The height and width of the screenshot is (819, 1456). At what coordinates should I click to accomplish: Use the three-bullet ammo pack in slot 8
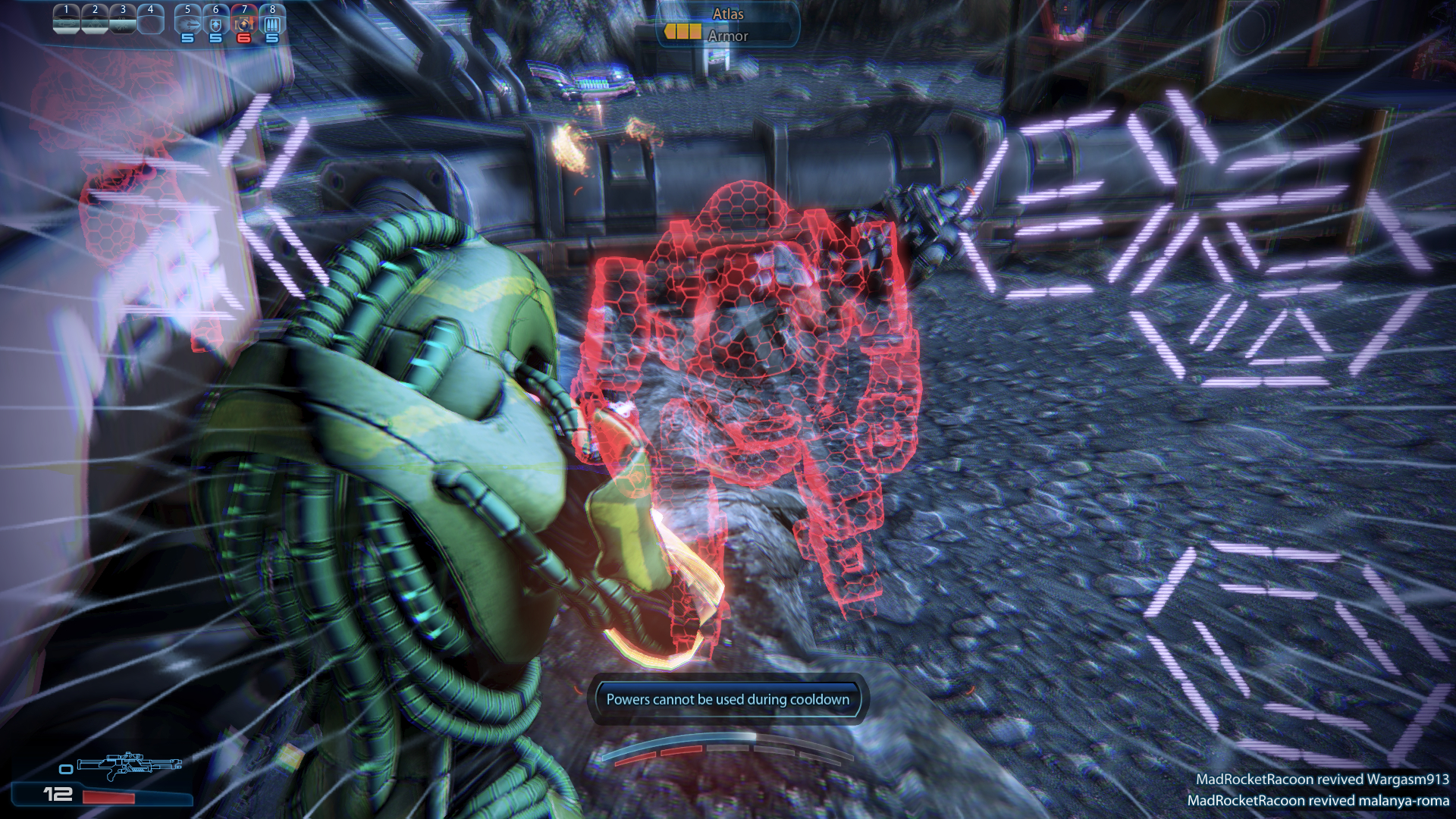[272, 24]
